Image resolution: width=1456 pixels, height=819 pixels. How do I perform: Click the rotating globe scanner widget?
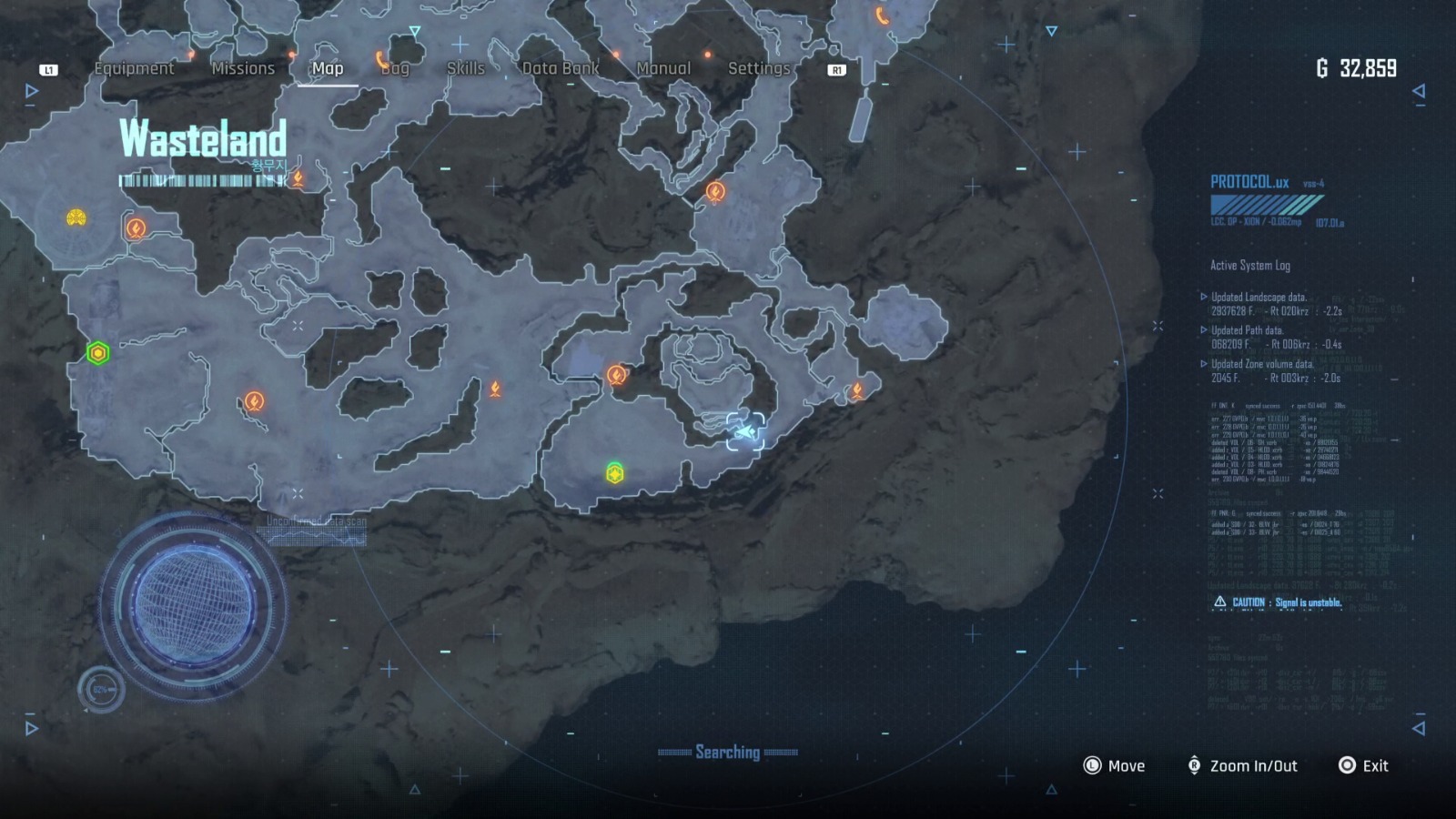click(x=193, y=605)
